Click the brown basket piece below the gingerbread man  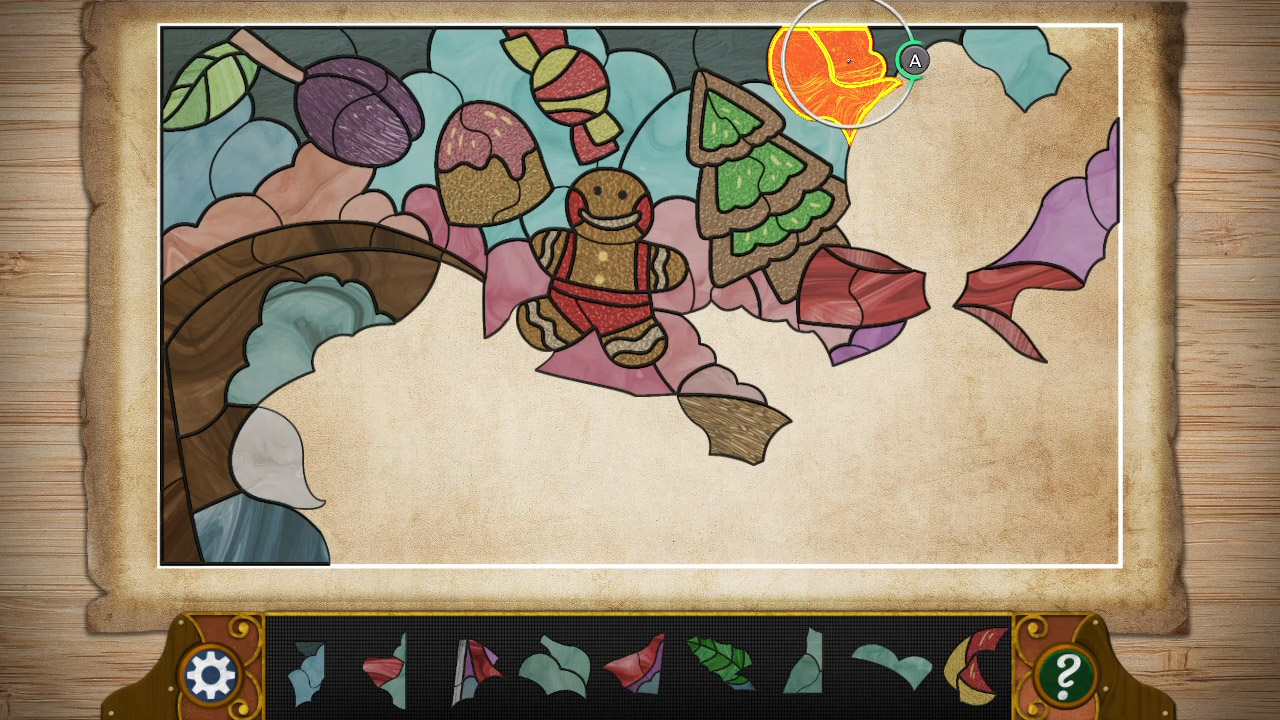[735, 425]
